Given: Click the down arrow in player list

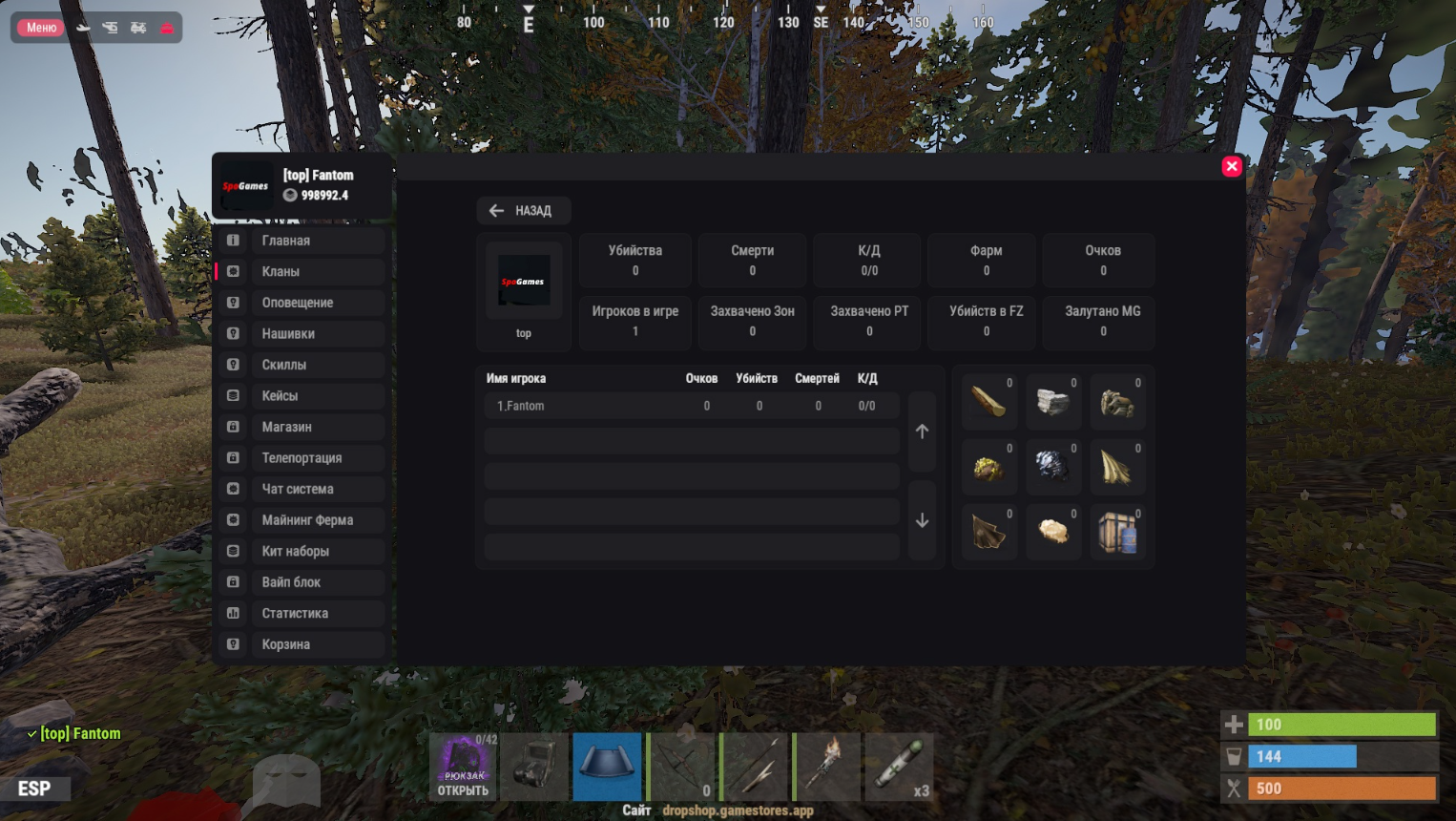Looking at the screenshot, I should pos(922,520).
